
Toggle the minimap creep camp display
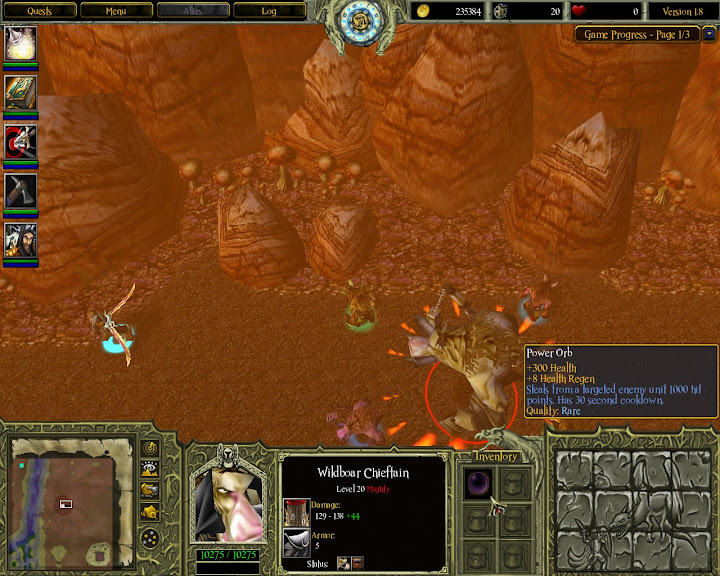[x=150, y=511]
